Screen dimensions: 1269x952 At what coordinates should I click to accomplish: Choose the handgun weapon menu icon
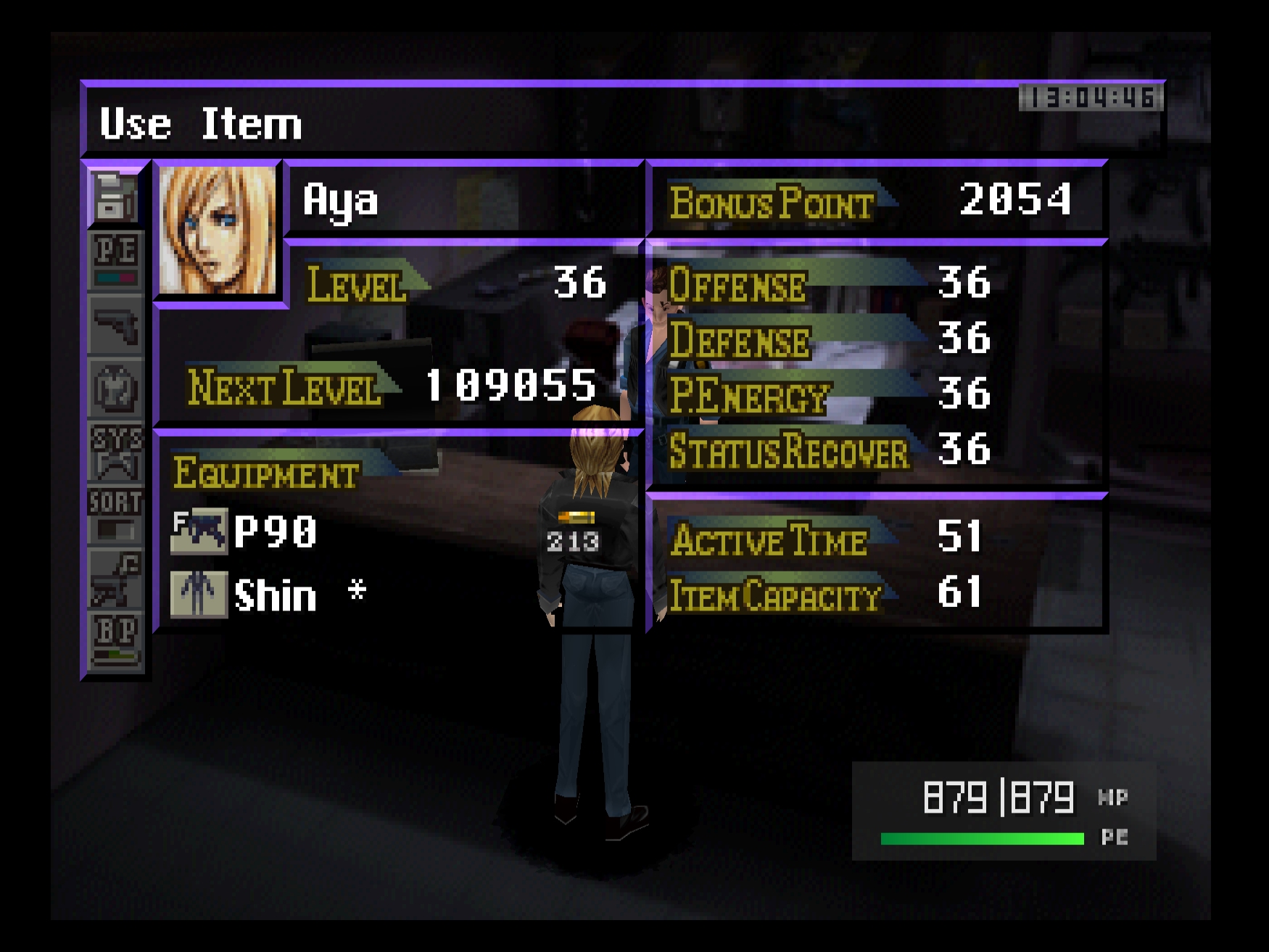tap(115, 324)
